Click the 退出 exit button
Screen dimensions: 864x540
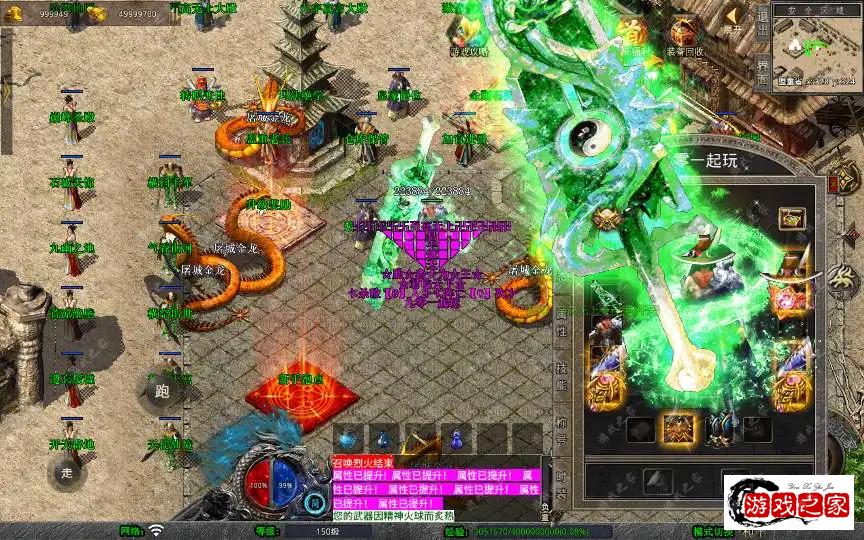(762, 18)
